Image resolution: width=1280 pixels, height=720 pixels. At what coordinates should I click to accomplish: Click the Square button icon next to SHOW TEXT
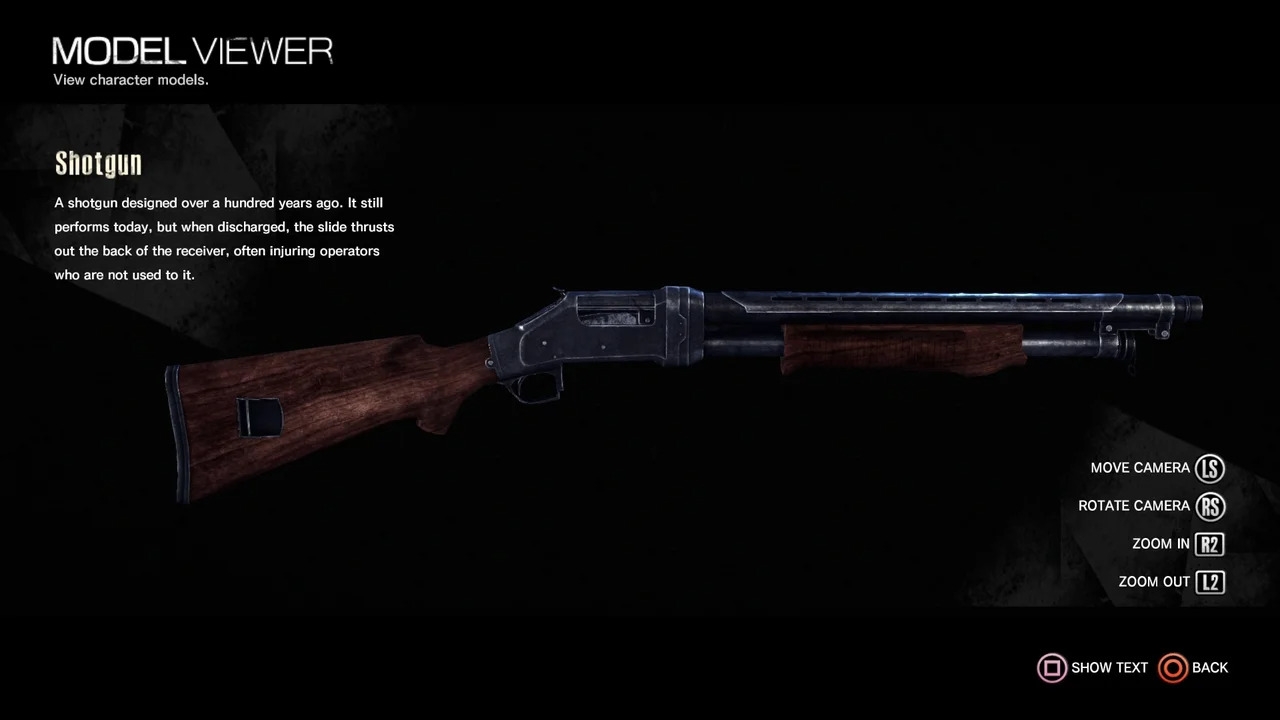[x=1052, y=667]
